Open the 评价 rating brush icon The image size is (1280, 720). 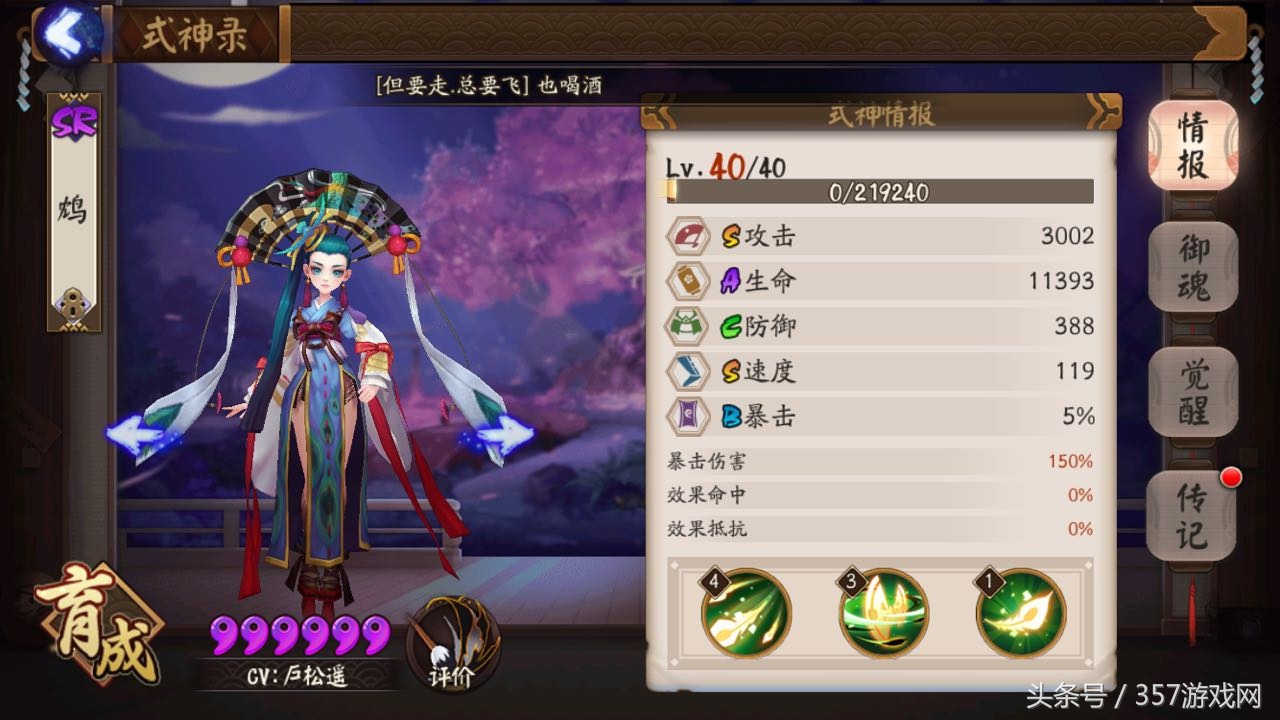click(455, 645)
